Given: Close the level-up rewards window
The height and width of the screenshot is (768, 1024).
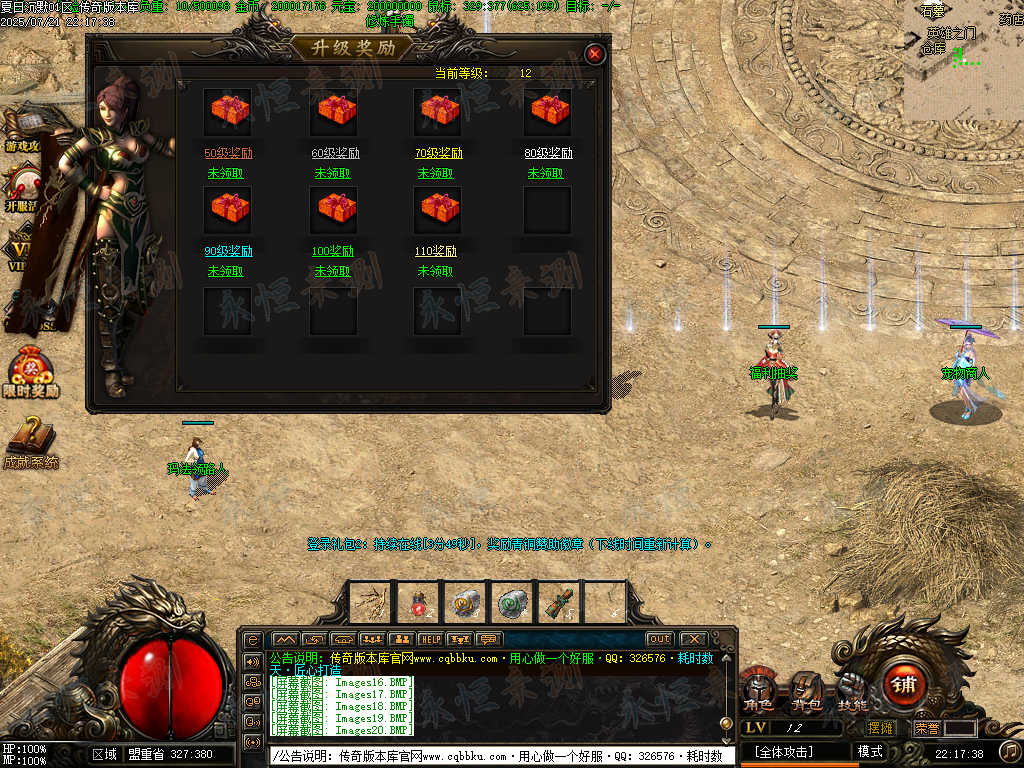Looking at the screenshot, I should point(595,54).
